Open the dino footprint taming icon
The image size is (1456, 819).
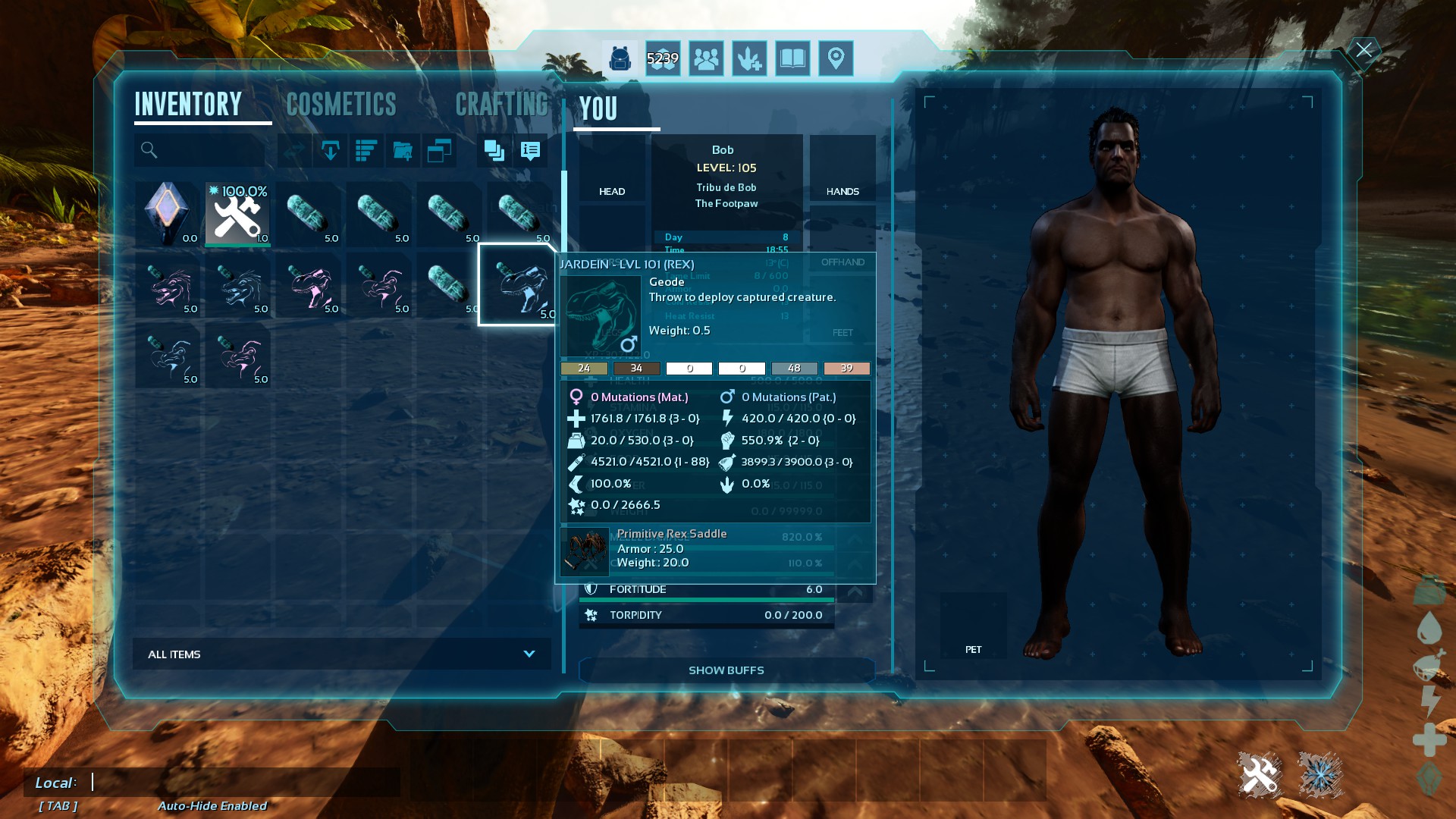pos(749,58)
